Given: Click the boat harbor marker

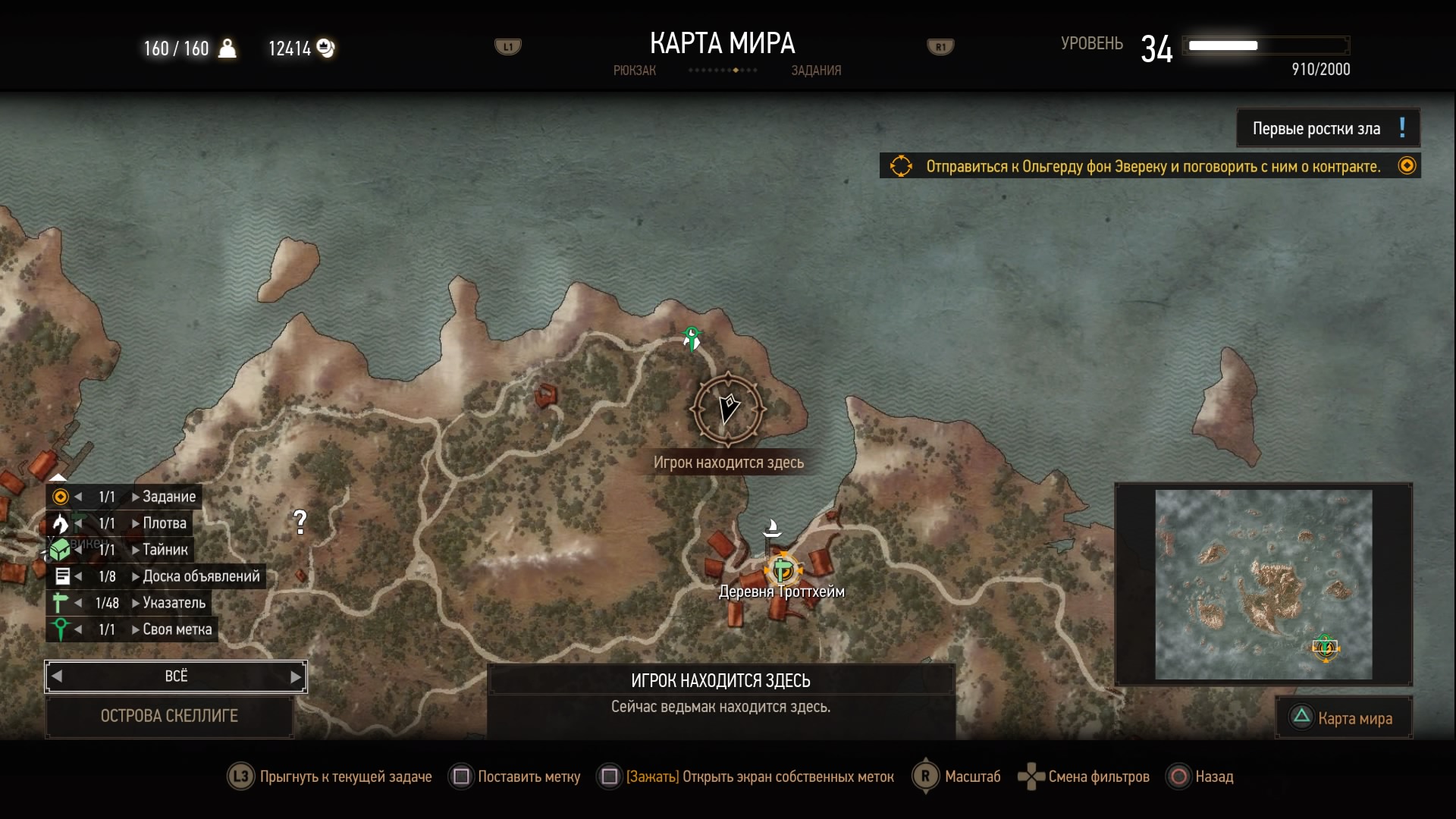Looking at the screenshot, I should 772,528.
